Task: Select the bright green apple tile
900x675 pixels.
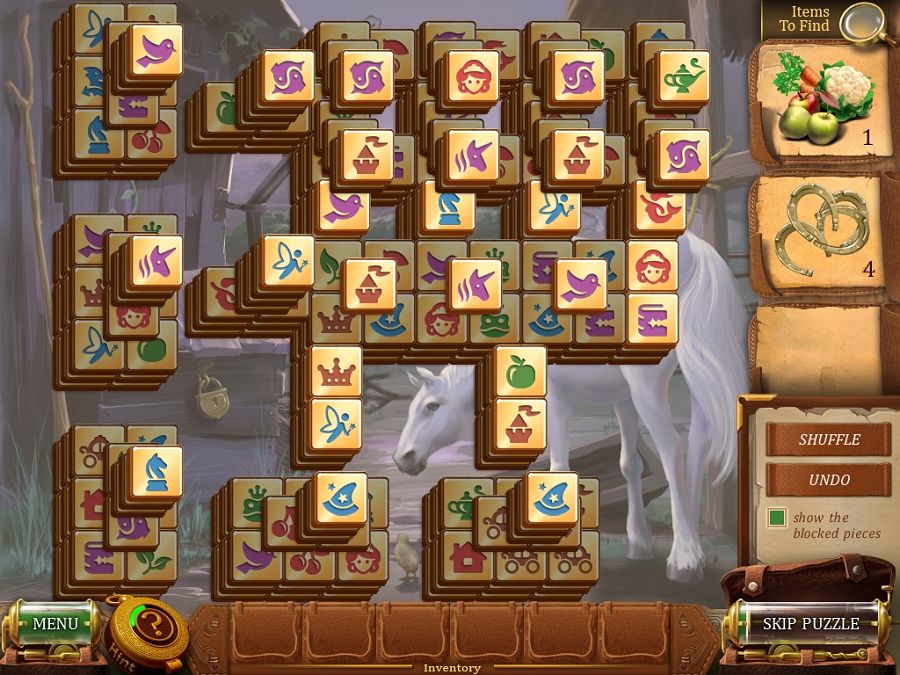Action: pyautogui.click(x=521, y=373)
